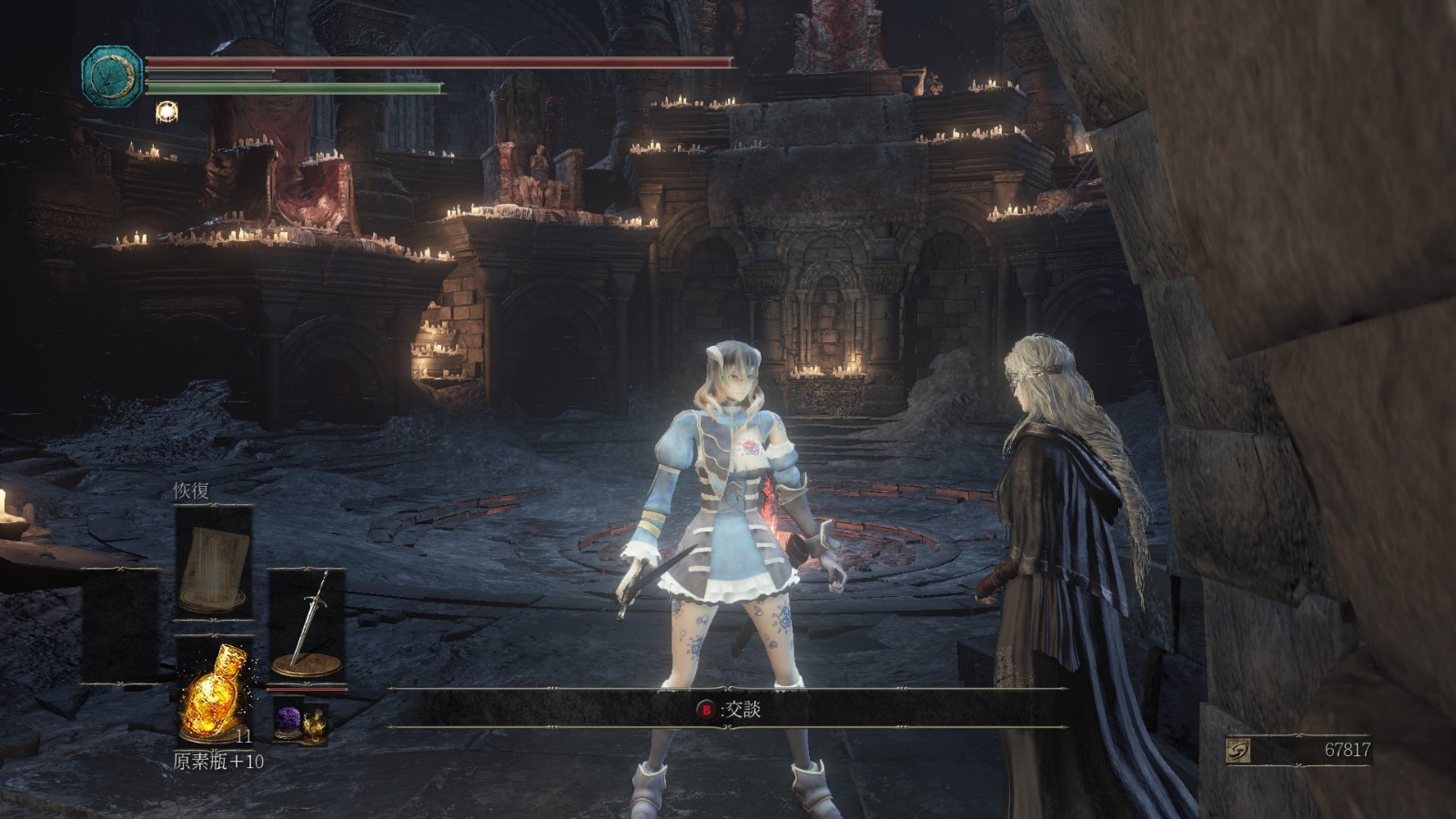This screenshot has height=819, width=1456.
Task: Pick the small golden item beside the moss
Action: click(314, 724)
